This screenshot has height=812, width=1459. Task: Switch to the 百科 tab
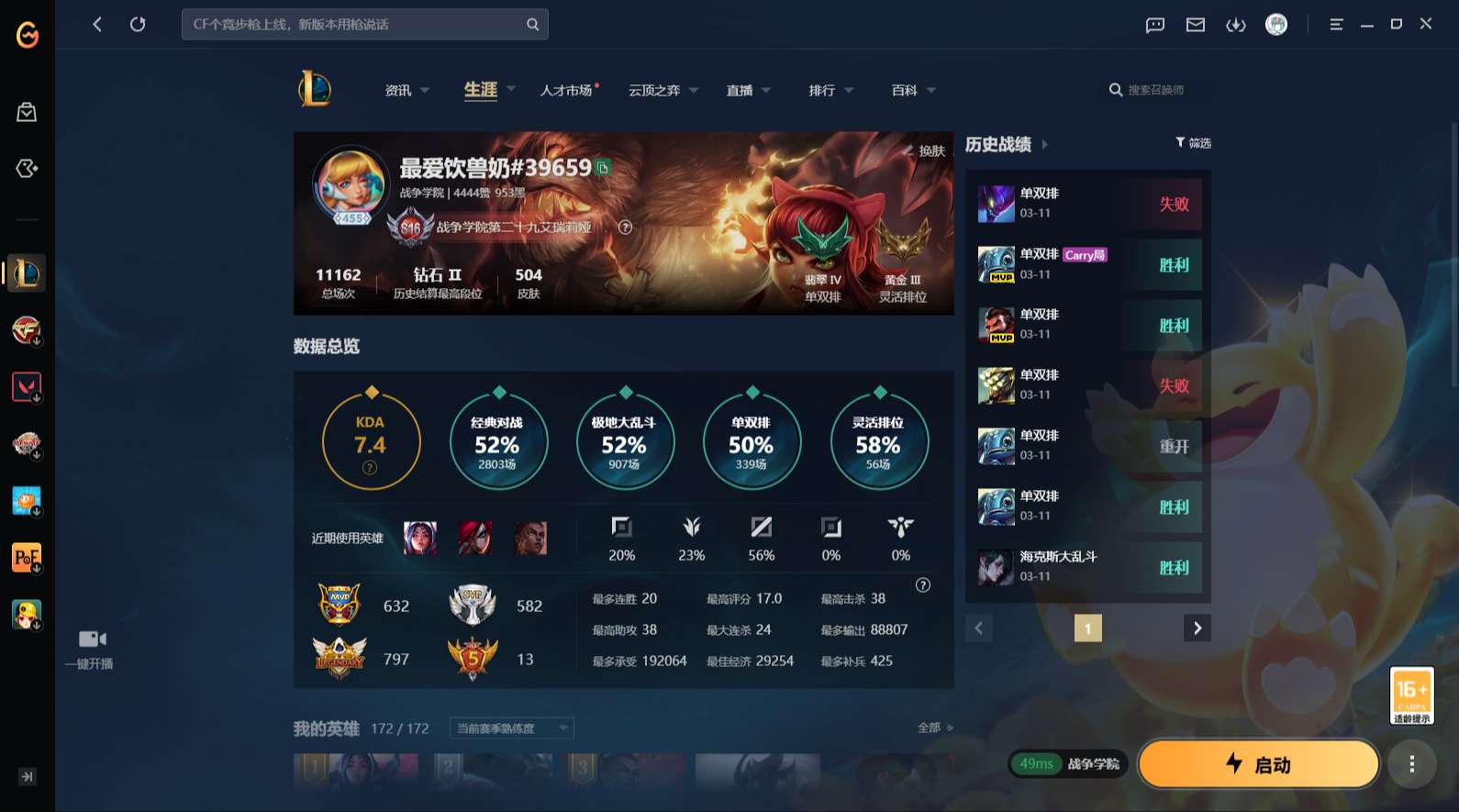[905, 90]
